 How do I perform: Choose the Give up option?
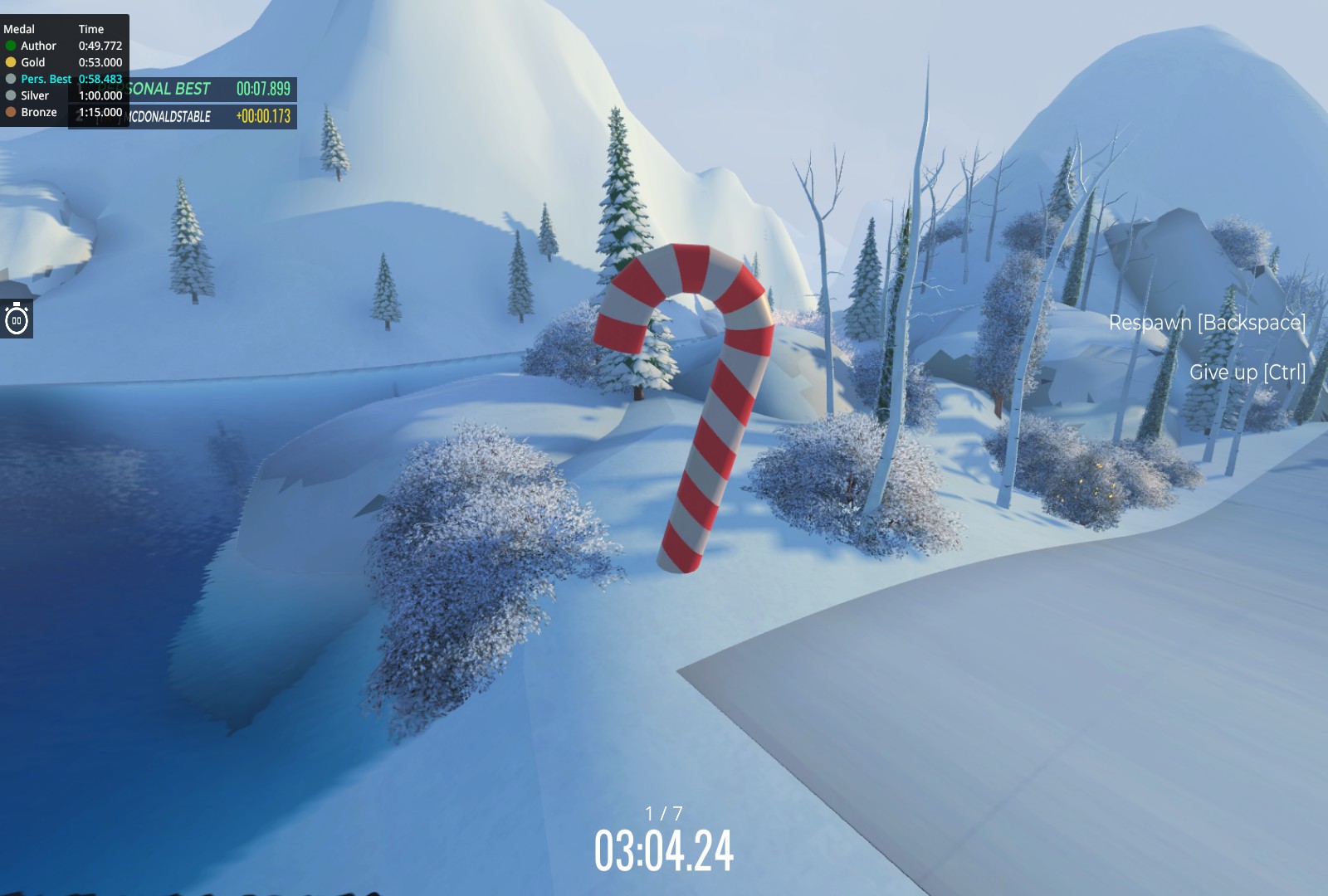tap(1247, 373)
